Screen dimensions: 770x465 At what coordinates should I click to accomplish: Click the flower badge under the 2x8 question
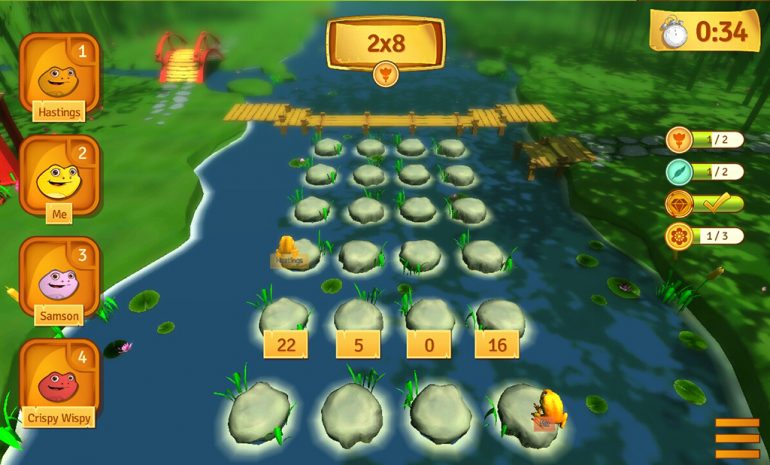[x=385, y=73]
